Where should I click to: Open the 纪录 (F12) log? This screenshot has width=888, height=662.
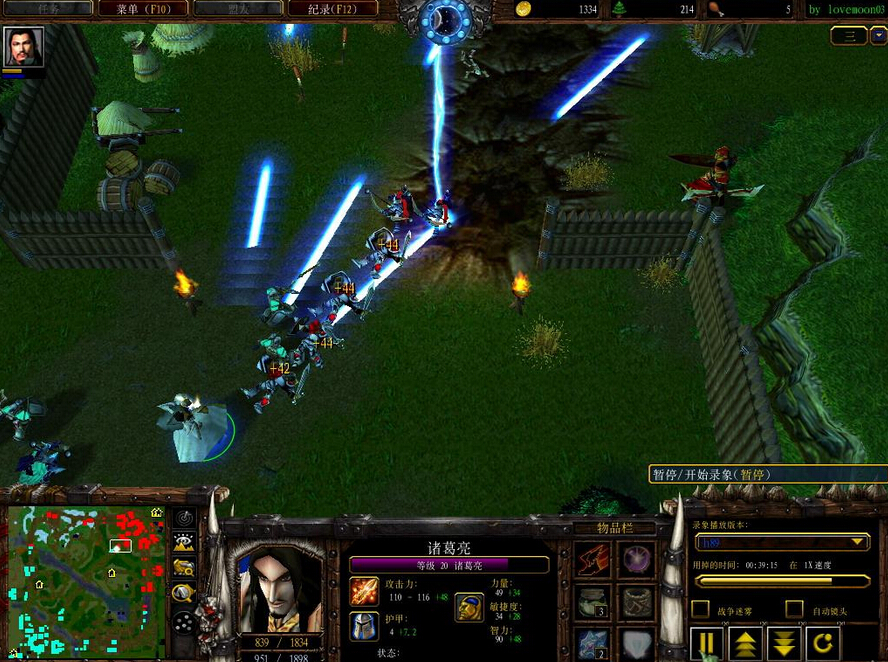pos(333,9)
